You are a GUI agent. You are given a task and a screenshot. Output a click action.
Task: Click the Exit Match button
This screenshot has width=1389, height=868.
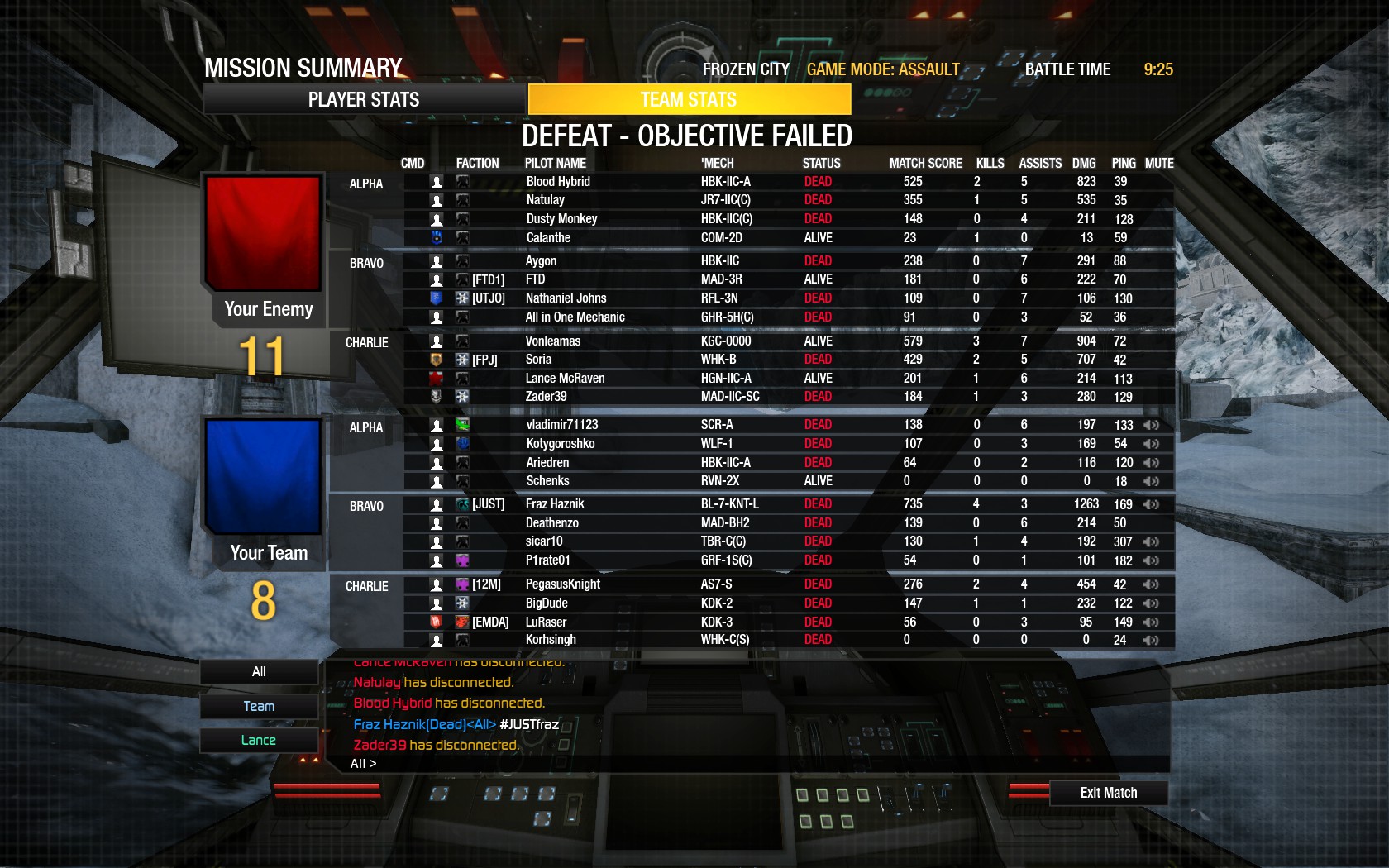click(1108, 792)
